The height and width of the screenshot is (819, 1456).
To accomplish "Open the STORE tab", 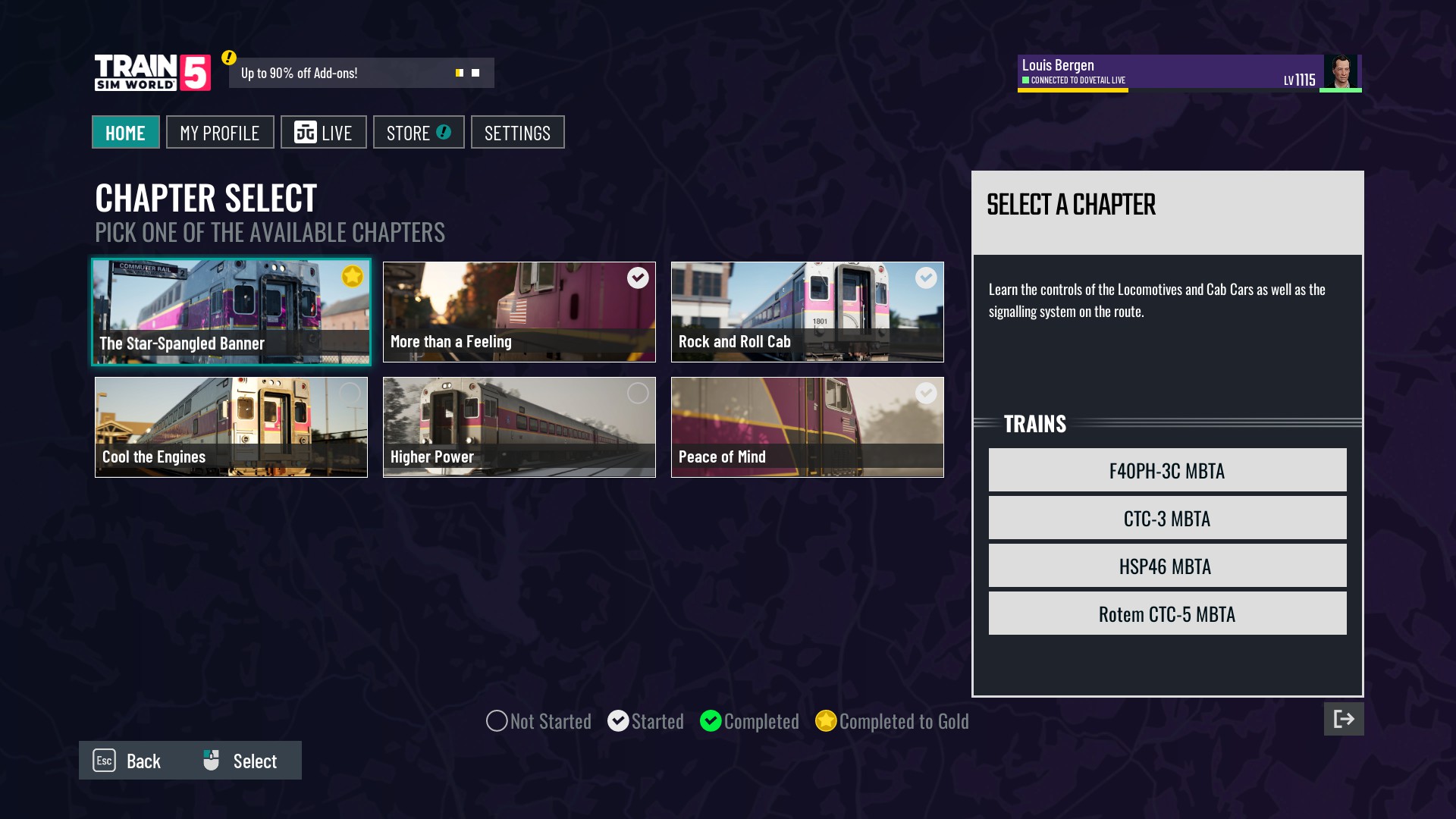I will pyautogui.click(x=419, y=133).
